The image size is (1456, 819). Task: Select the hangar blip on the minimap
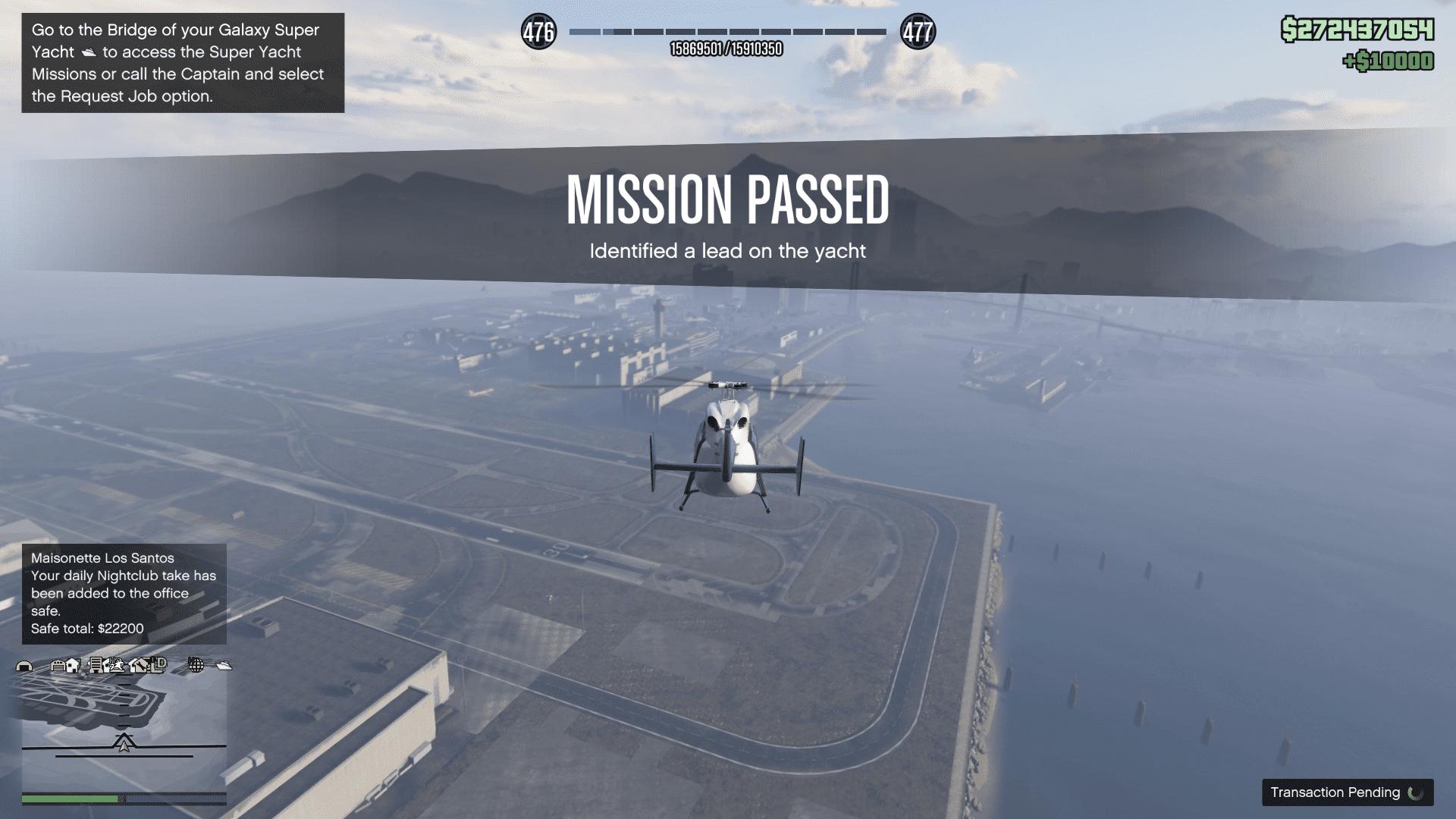pos(24,666)
